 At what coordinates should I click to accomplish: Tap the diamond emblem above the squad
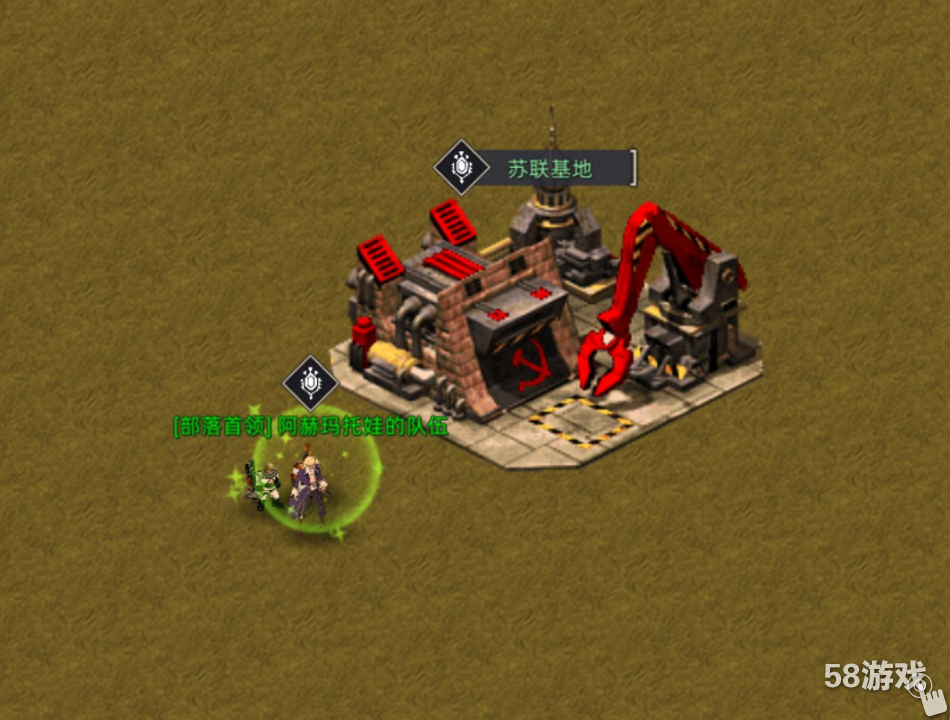pos(311,383)
